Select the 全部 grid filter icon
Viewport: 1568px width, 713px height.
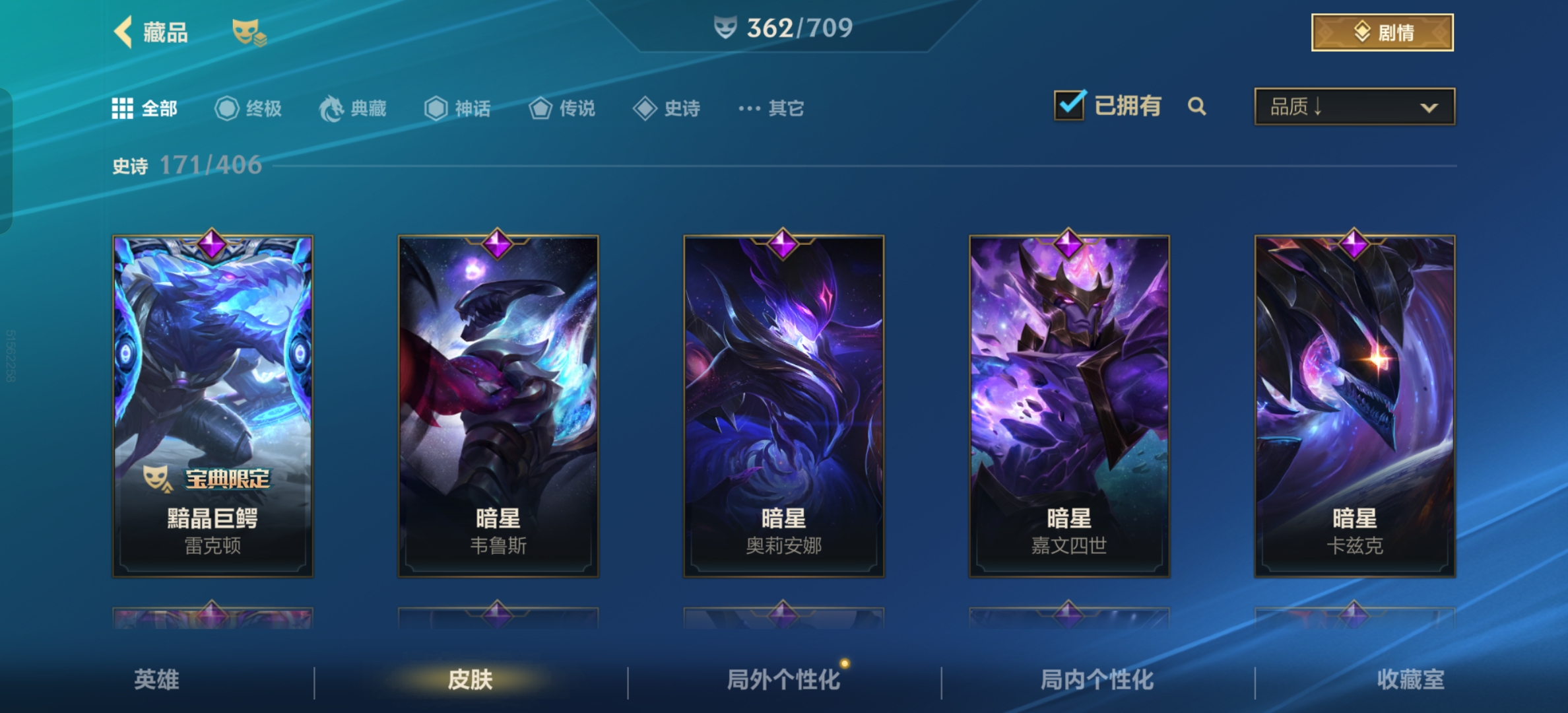coord(123,108)
